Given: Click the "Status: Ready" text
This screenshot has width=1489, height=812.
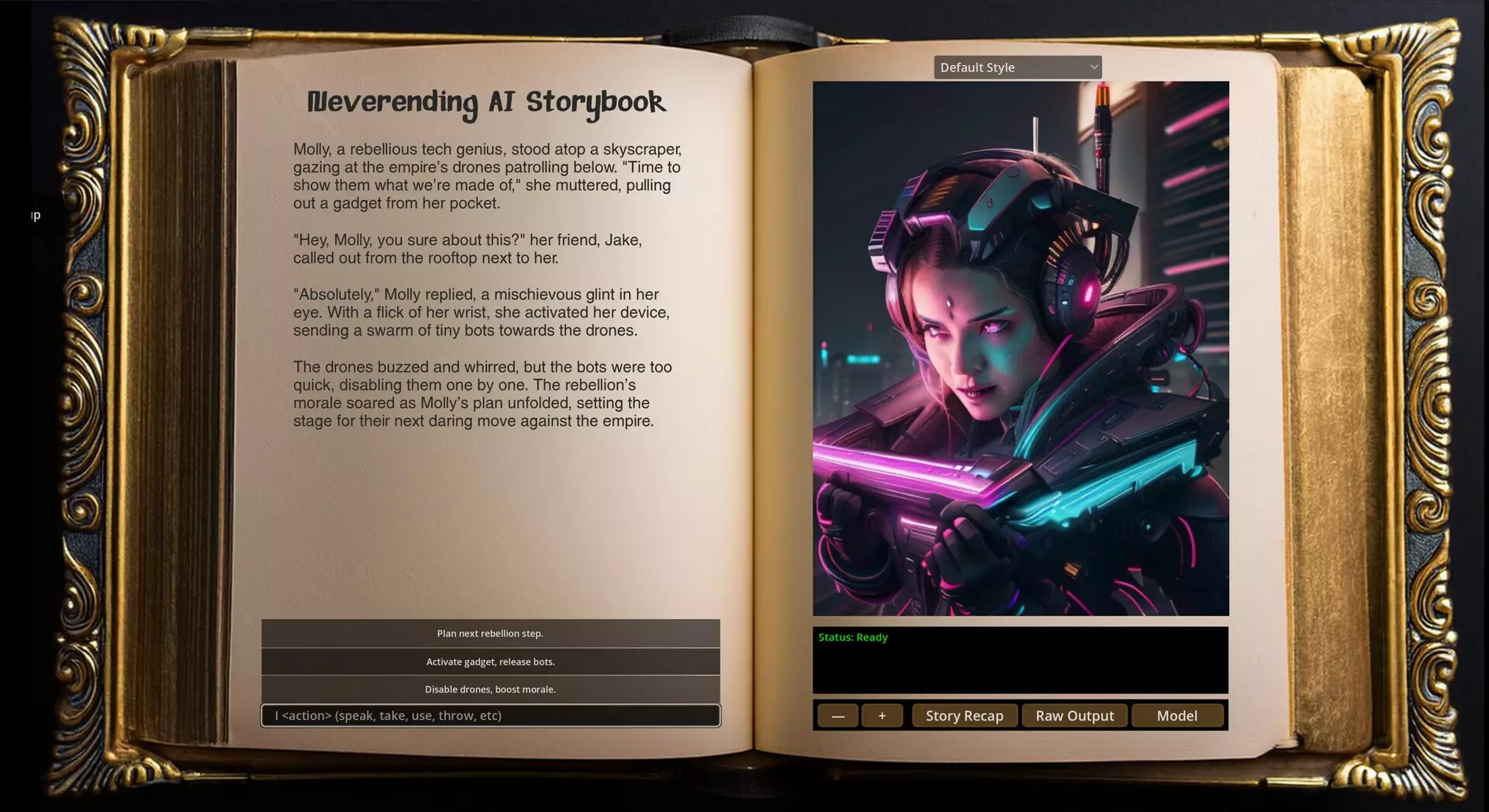Looking at the screenshot, I should tap(853, 637).
